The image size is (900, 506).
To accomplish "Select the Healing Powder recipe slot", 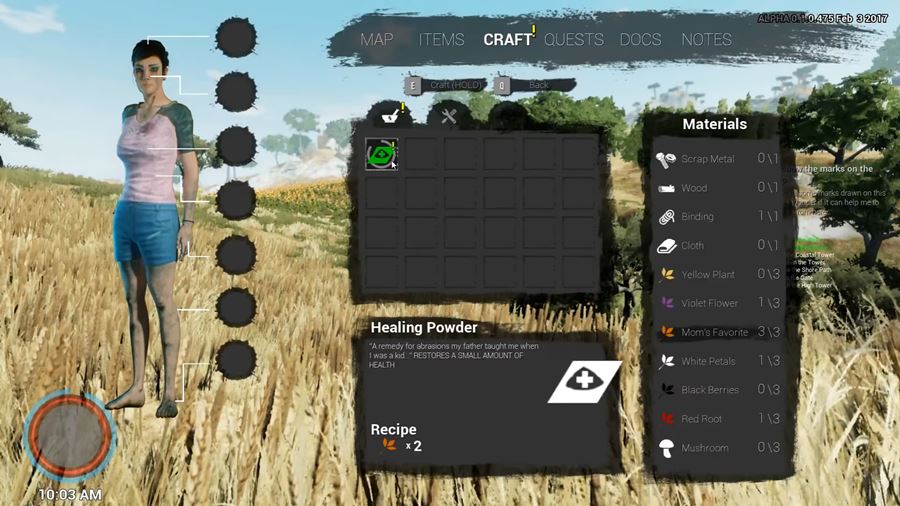I will [381, 154].
